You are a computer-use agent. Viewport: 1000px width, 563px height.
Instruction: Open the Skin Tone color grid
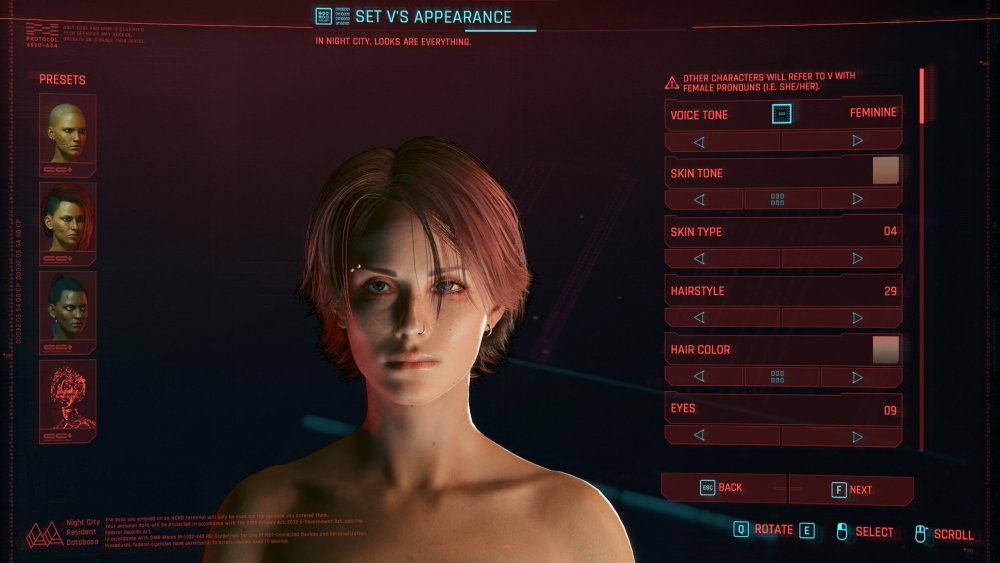[778, 199]
